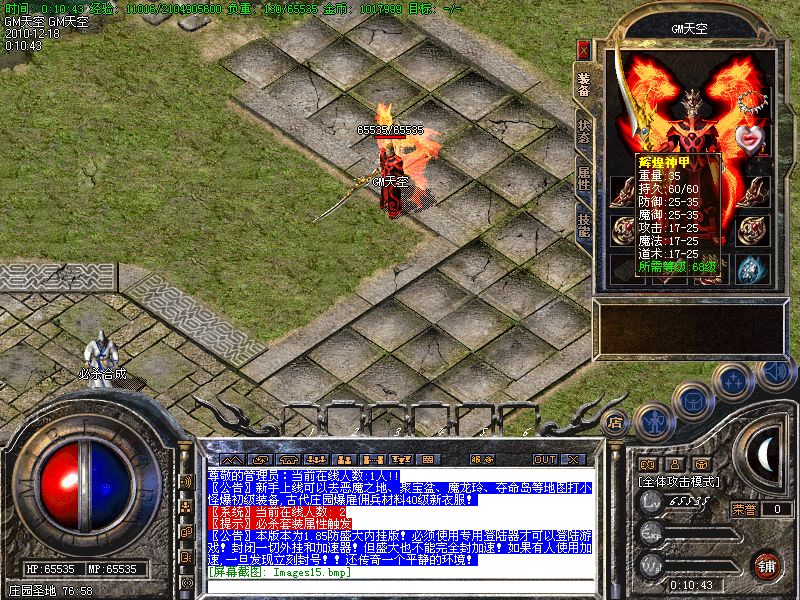Image resolution: width=800 pixels, height=600 pixels.
Task: Open the sparkle skills round button
Action: pos(735,382)
